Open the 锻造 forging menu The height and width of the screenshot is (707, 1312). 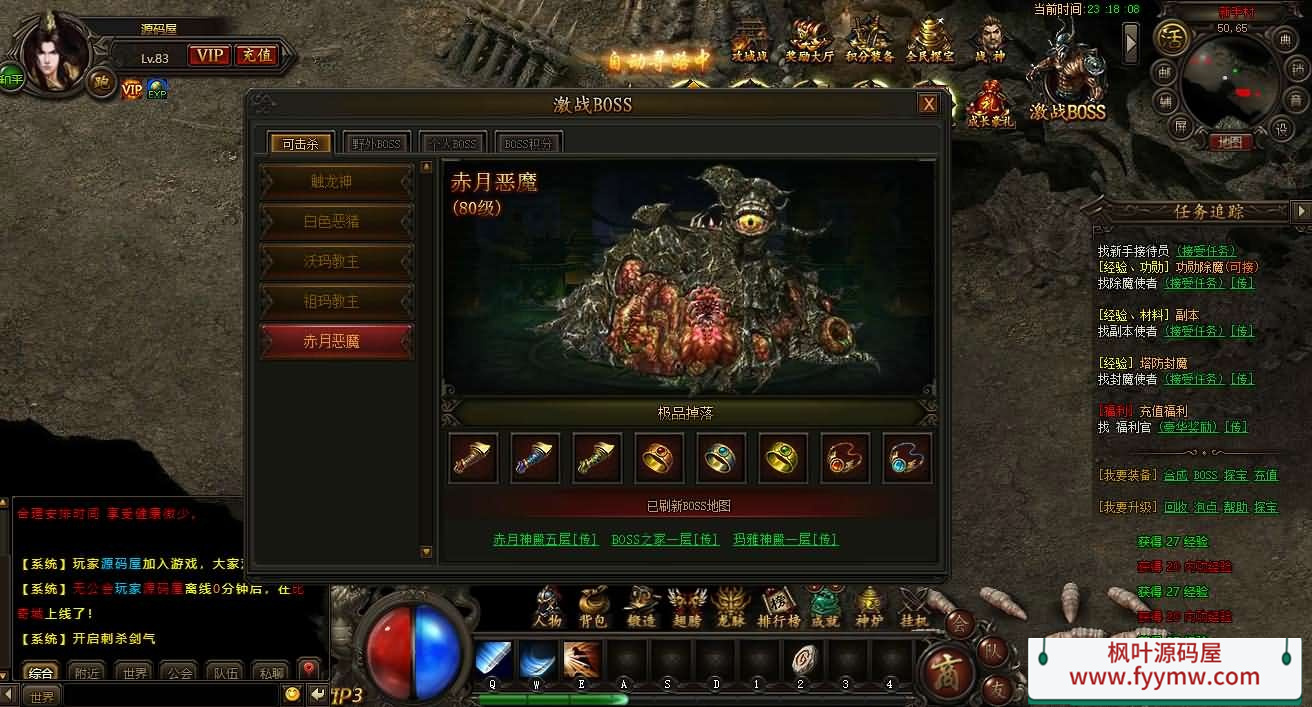(640, 606)
